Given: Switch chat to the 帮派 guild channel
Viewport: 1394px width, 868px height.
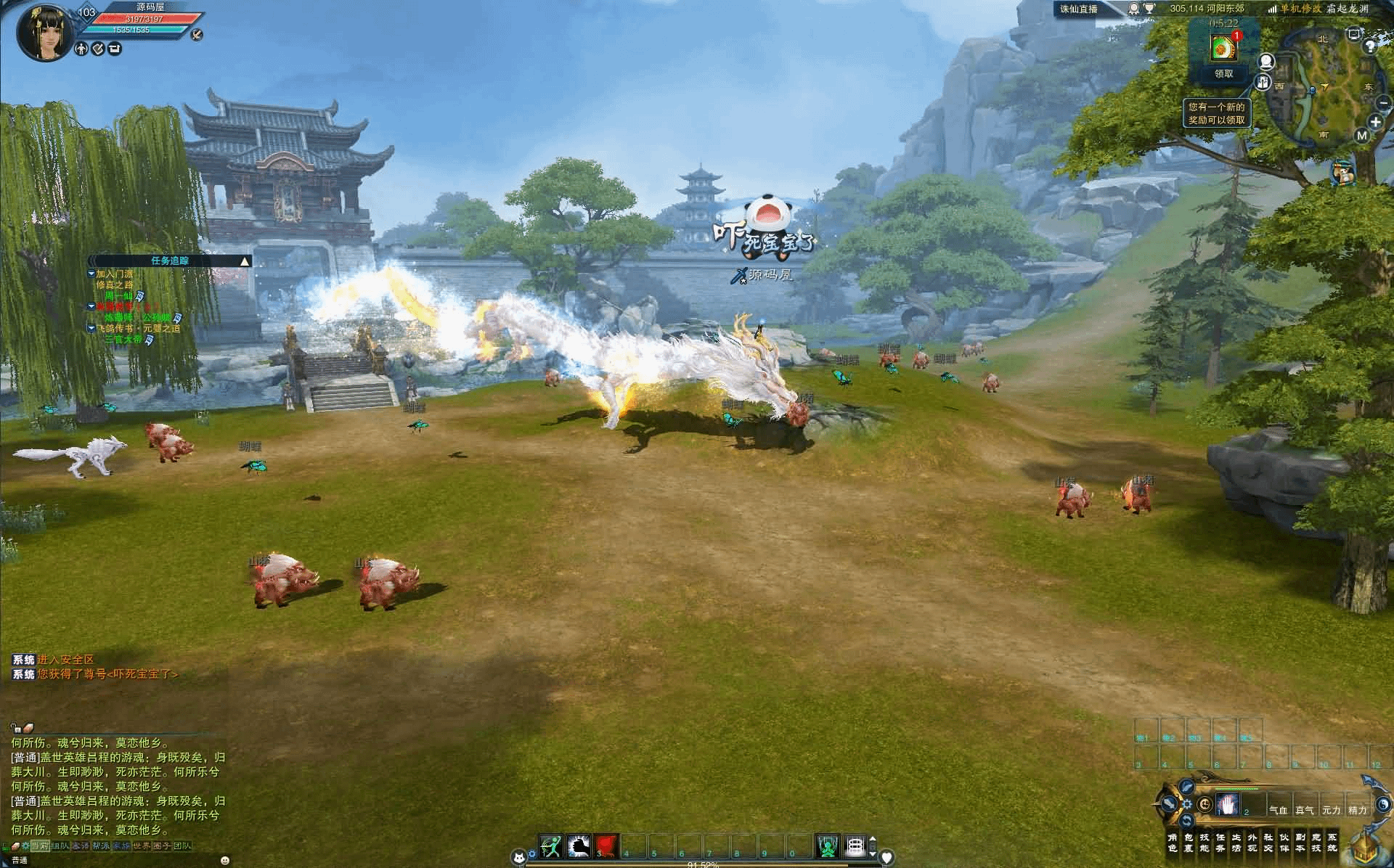Looking at the screenshot, I should (x=100, y=846).
